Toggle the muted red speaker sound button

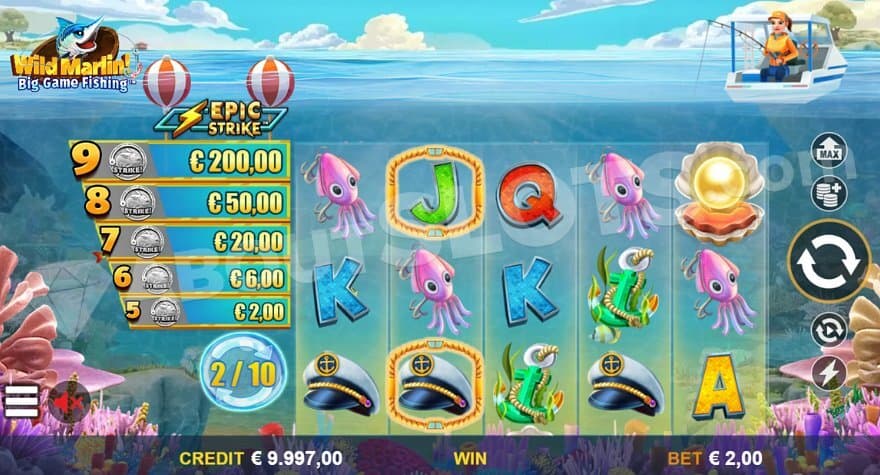pyautogui.click(x=68, y=400)
